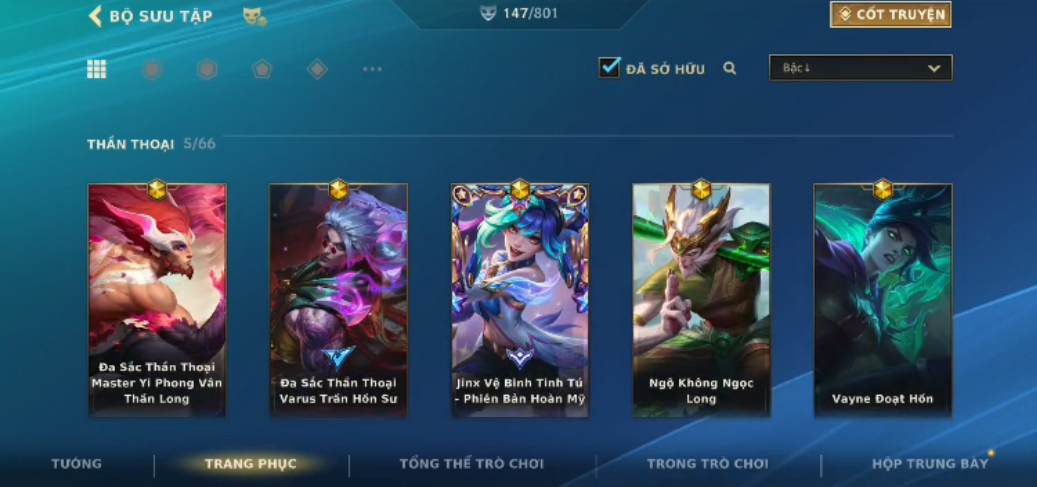Select the Ngộ Không Ngọc Long skin
Screen dimensions: 1037x487
click(x=701, y=300)
